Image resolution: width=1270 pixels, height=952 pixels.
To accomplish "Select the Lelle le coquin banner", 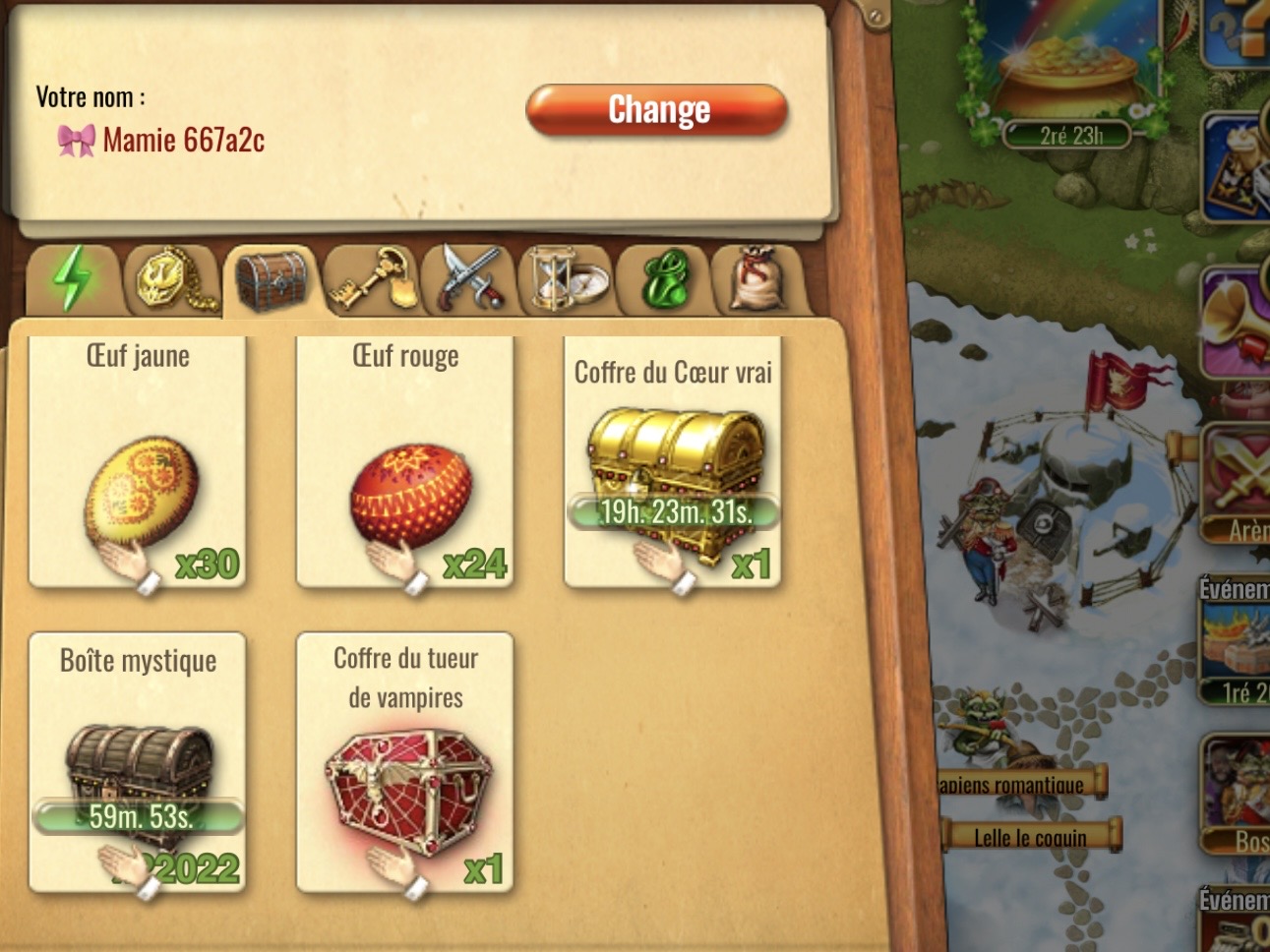I will pyautogui.click(x=1030, y=837).
